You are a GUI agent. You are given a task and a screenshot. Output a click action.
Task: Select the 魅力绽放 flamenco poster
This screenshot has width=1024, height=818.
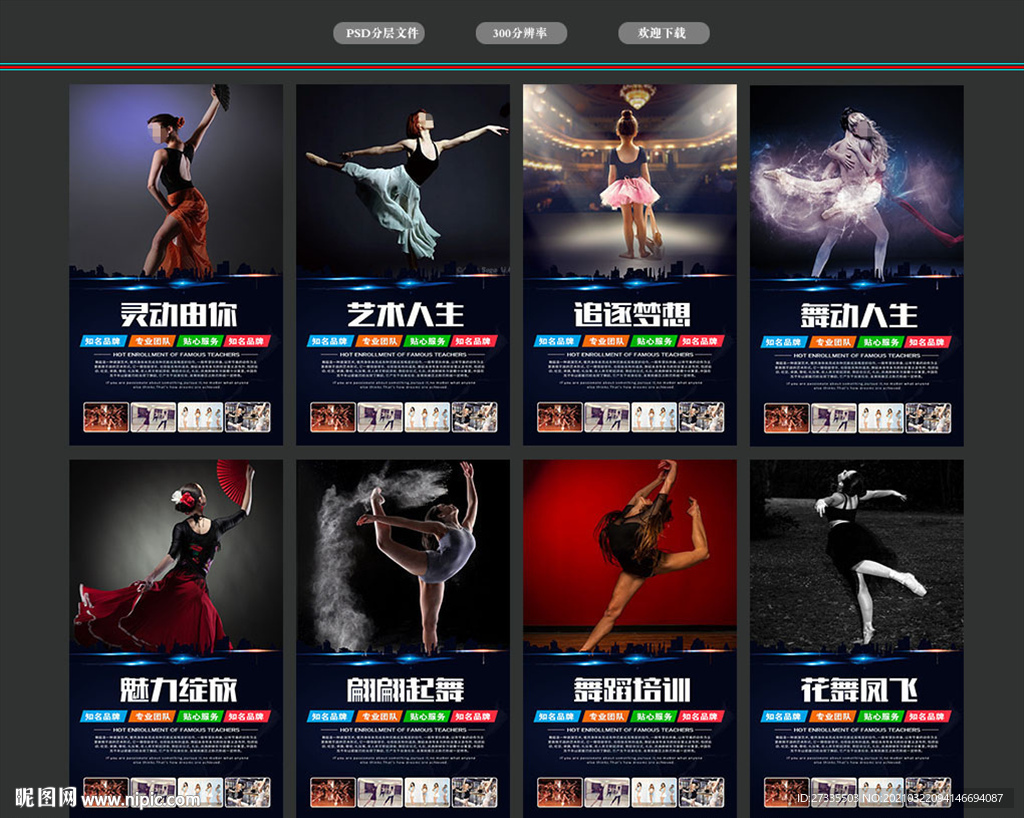click(176, 638)
